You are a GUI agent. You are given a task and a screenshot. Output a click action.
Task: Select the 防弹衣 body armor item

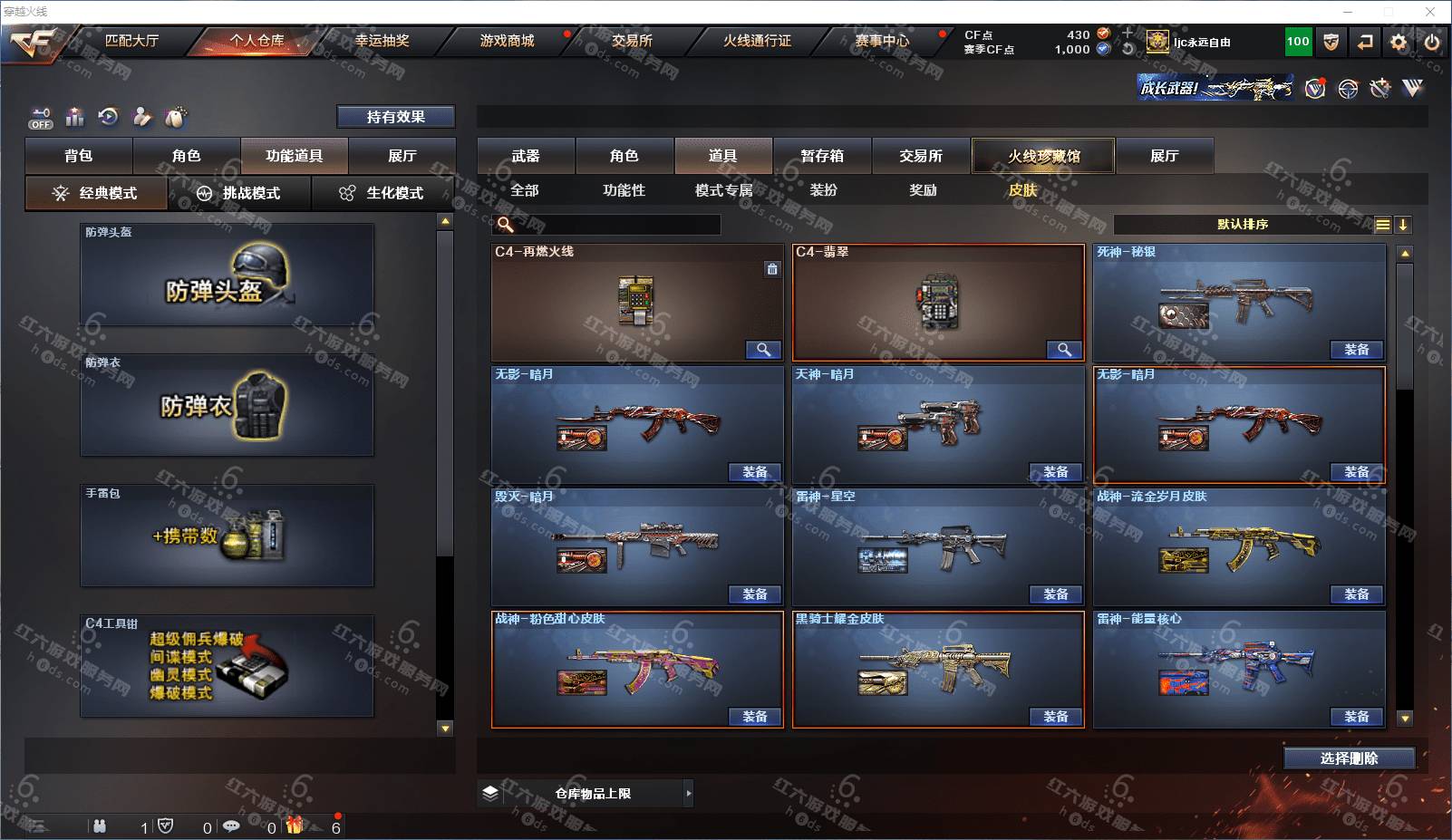click(227, 405)
